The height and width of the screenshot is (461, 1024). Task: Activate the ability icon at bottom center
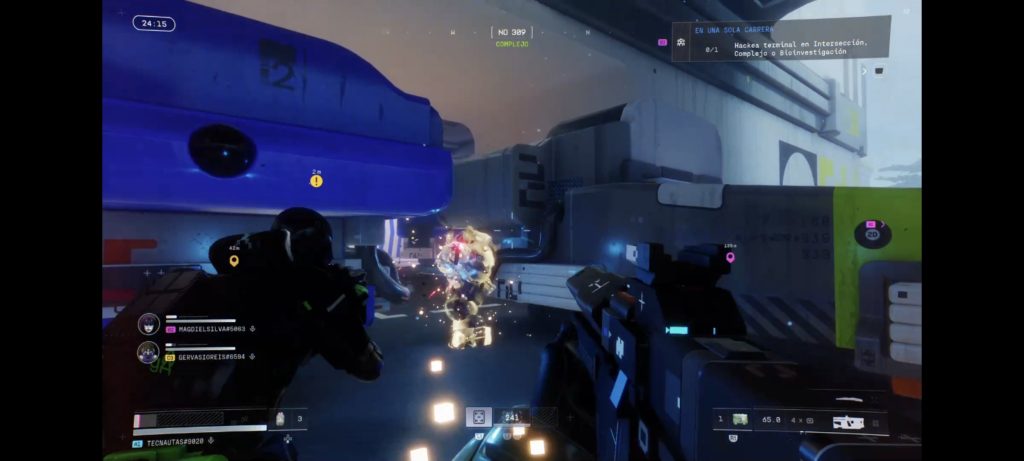tap(479, 417)
